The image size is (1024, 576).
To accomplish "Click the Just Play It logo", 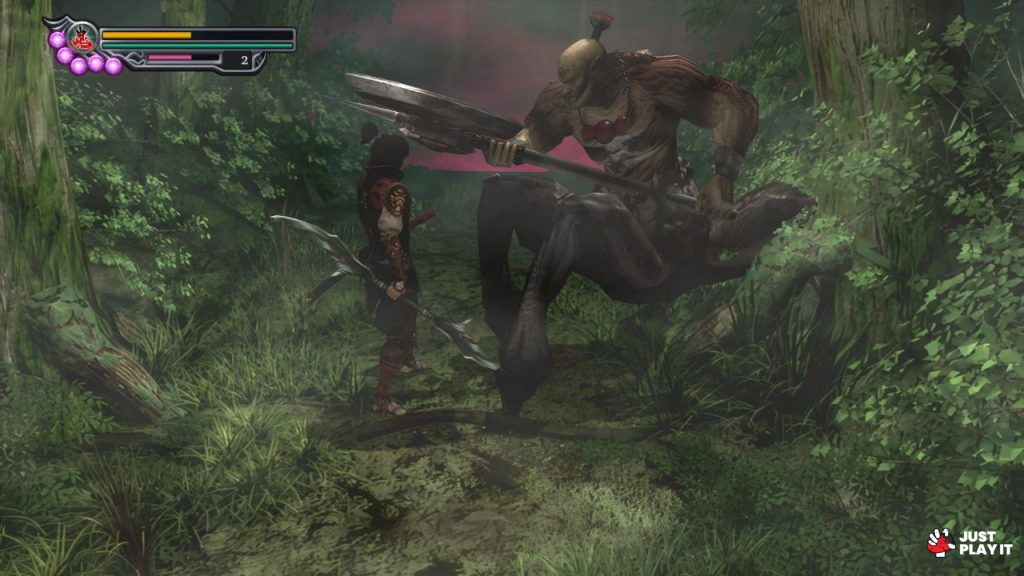I will (x=969, y=542).
